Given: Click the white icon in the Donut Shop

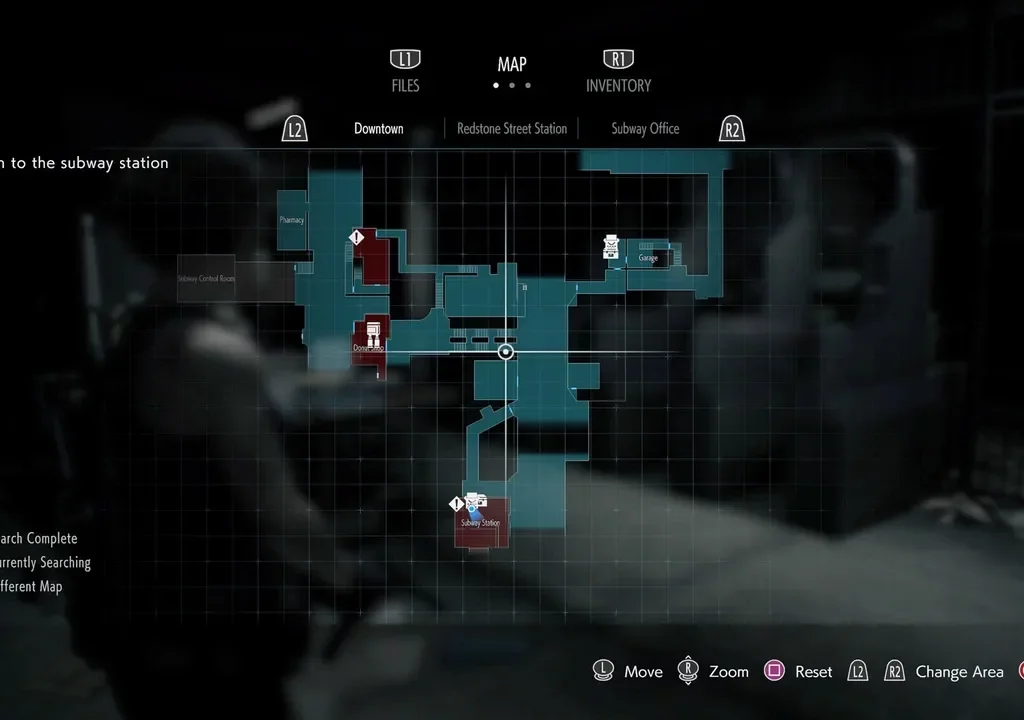Looking at the screenshot, I should 372,331.
